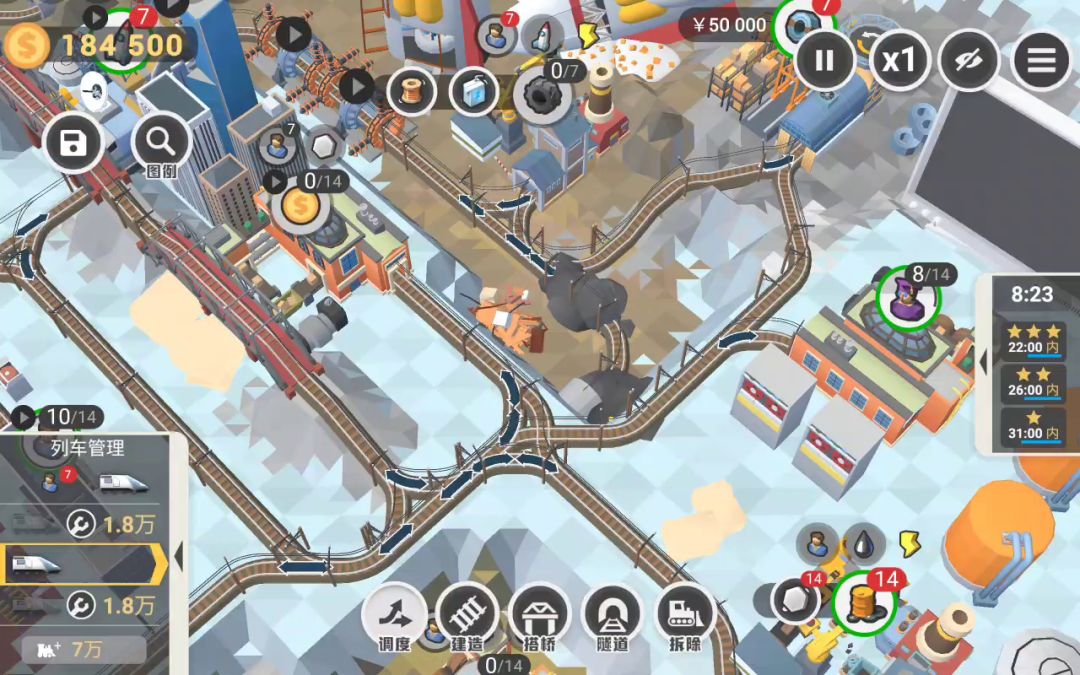Click the coin money icon
1080x675 pixels.
click(26, 45)
